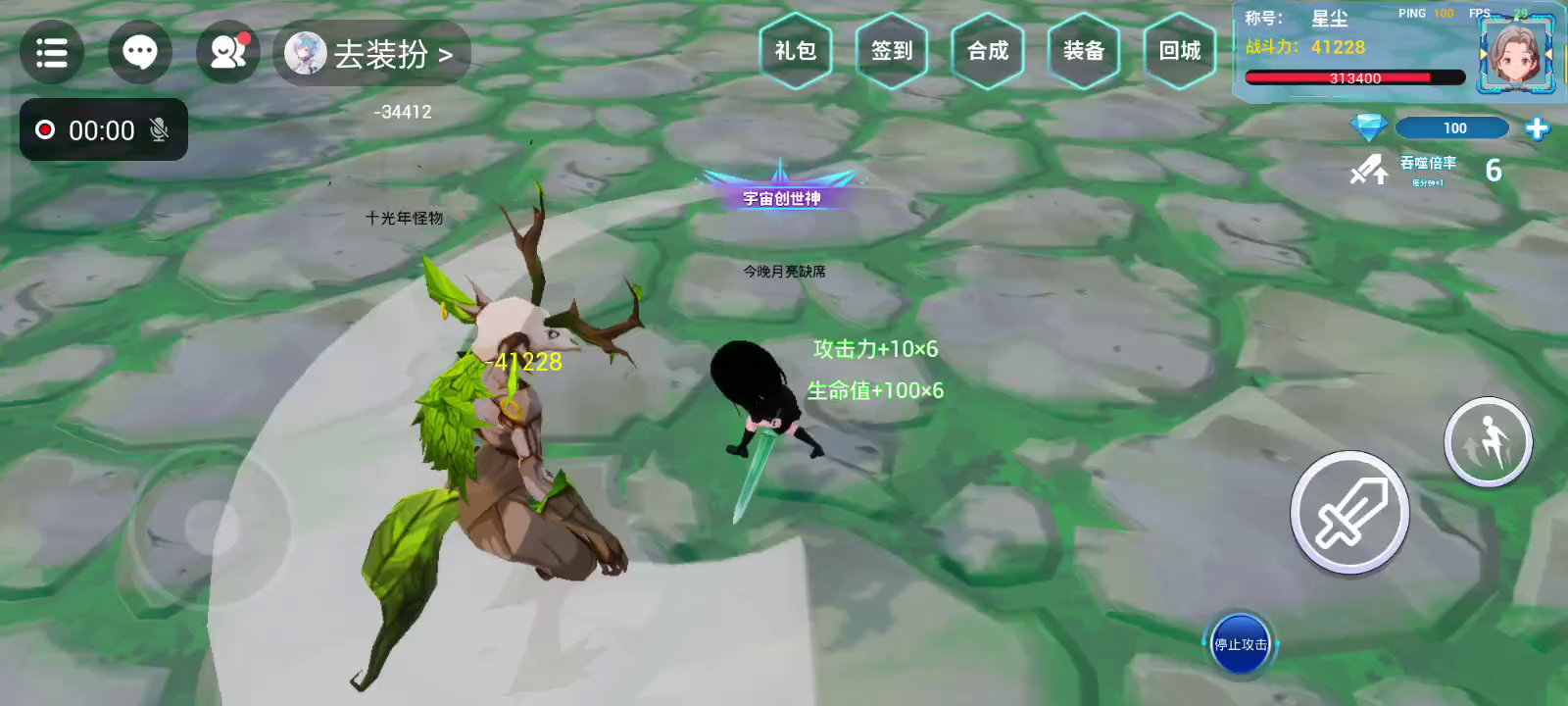Add diamonds with the blue plus button
1568x706 pixels.
click(1537, 128)
